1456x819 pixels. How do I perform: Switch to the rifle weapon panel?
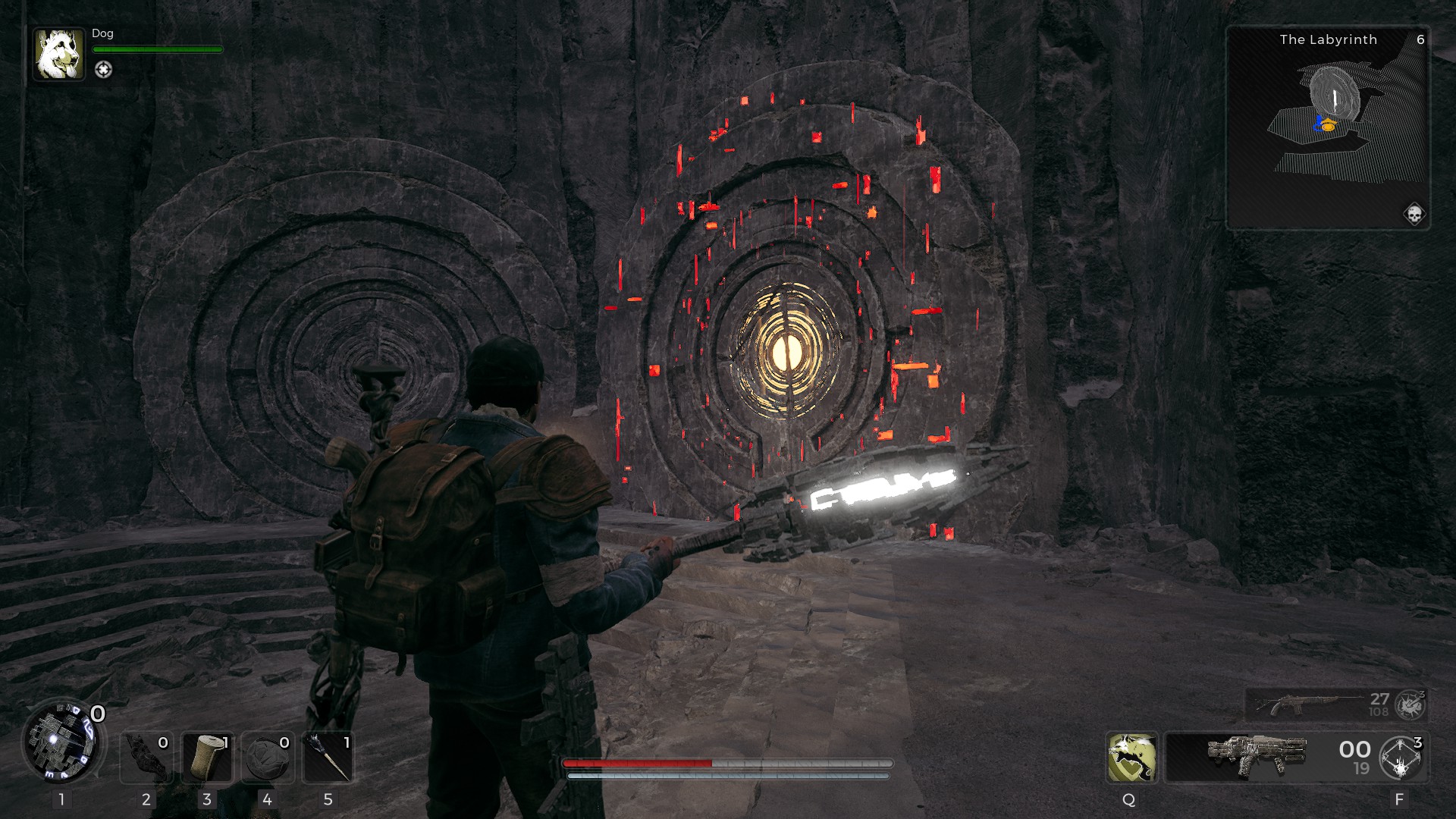pyautogui.click(x=1318, y=704)
